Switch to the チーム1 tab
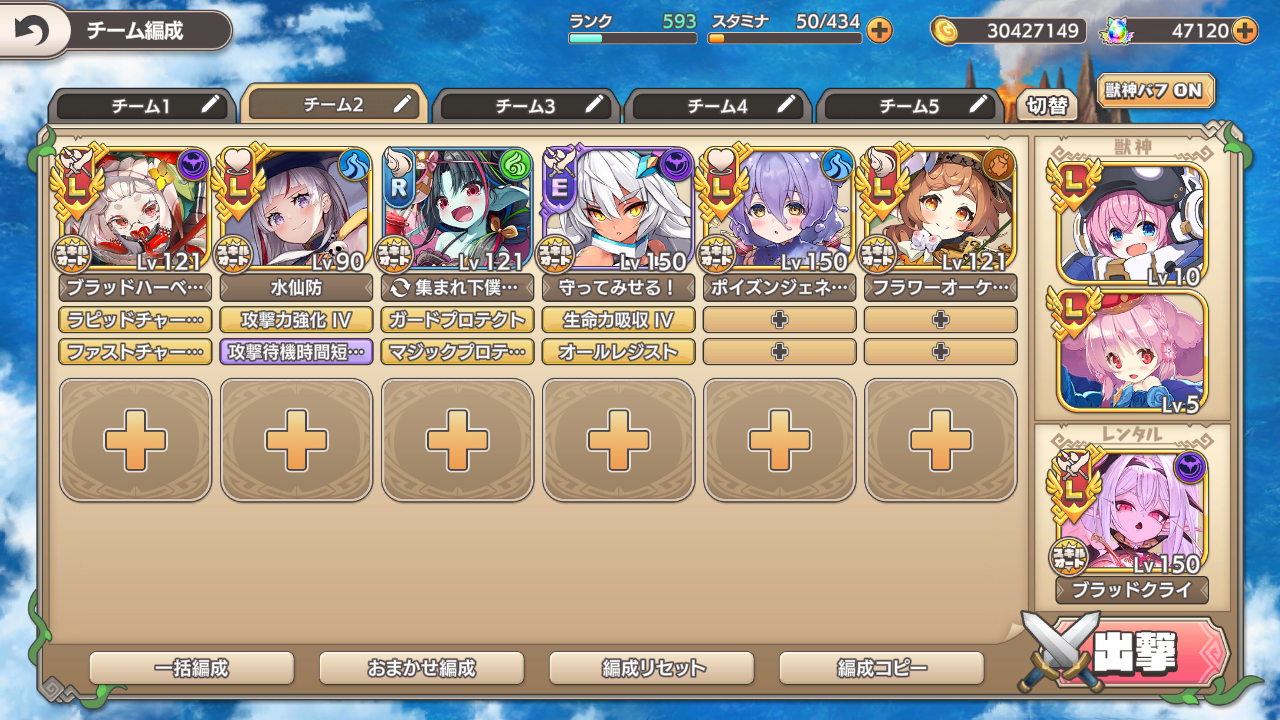 click(140, 106)
